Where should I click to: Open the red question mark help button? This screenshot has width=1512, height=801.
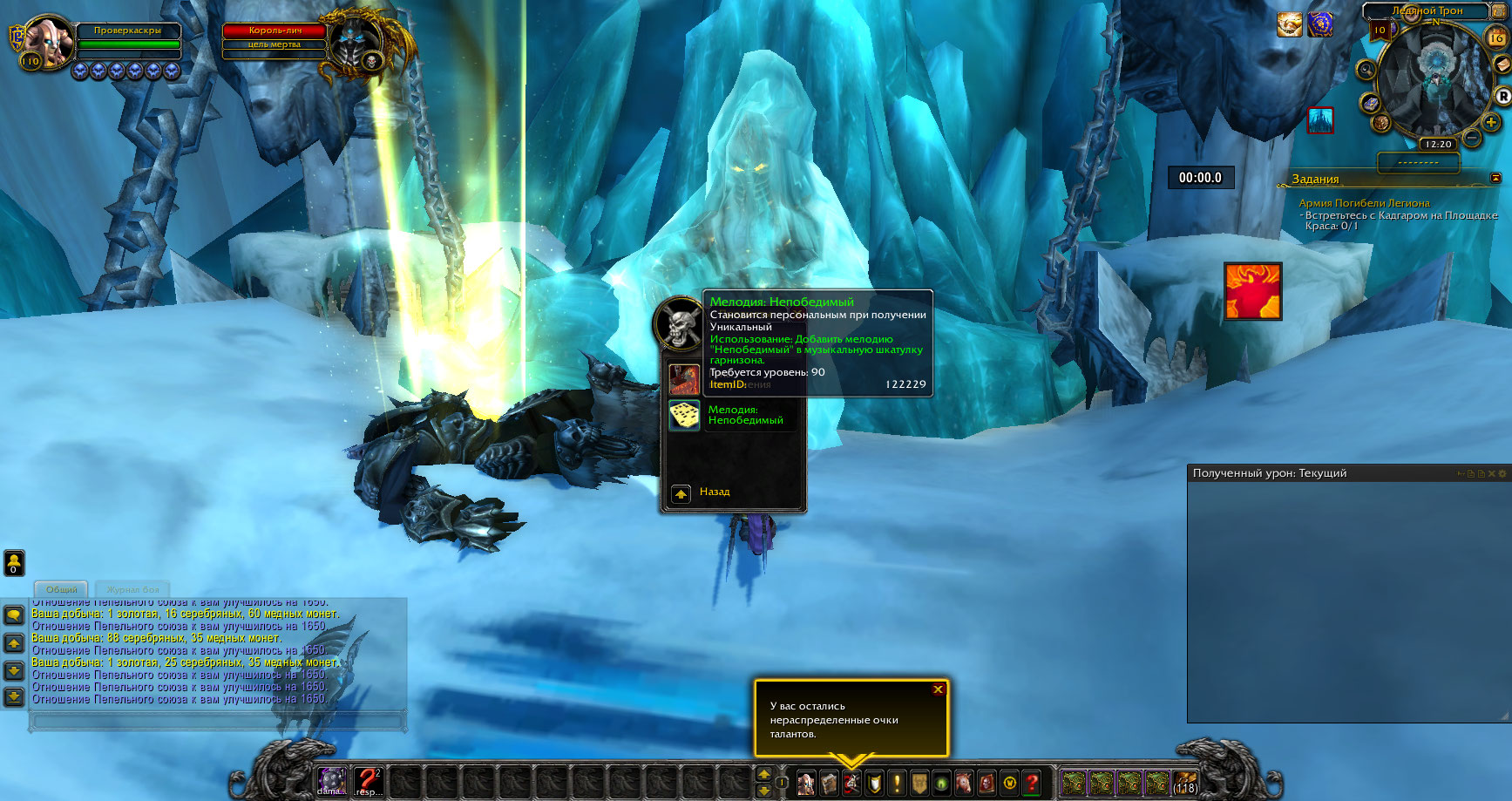pyautogui.click(x=1032, y=782)
